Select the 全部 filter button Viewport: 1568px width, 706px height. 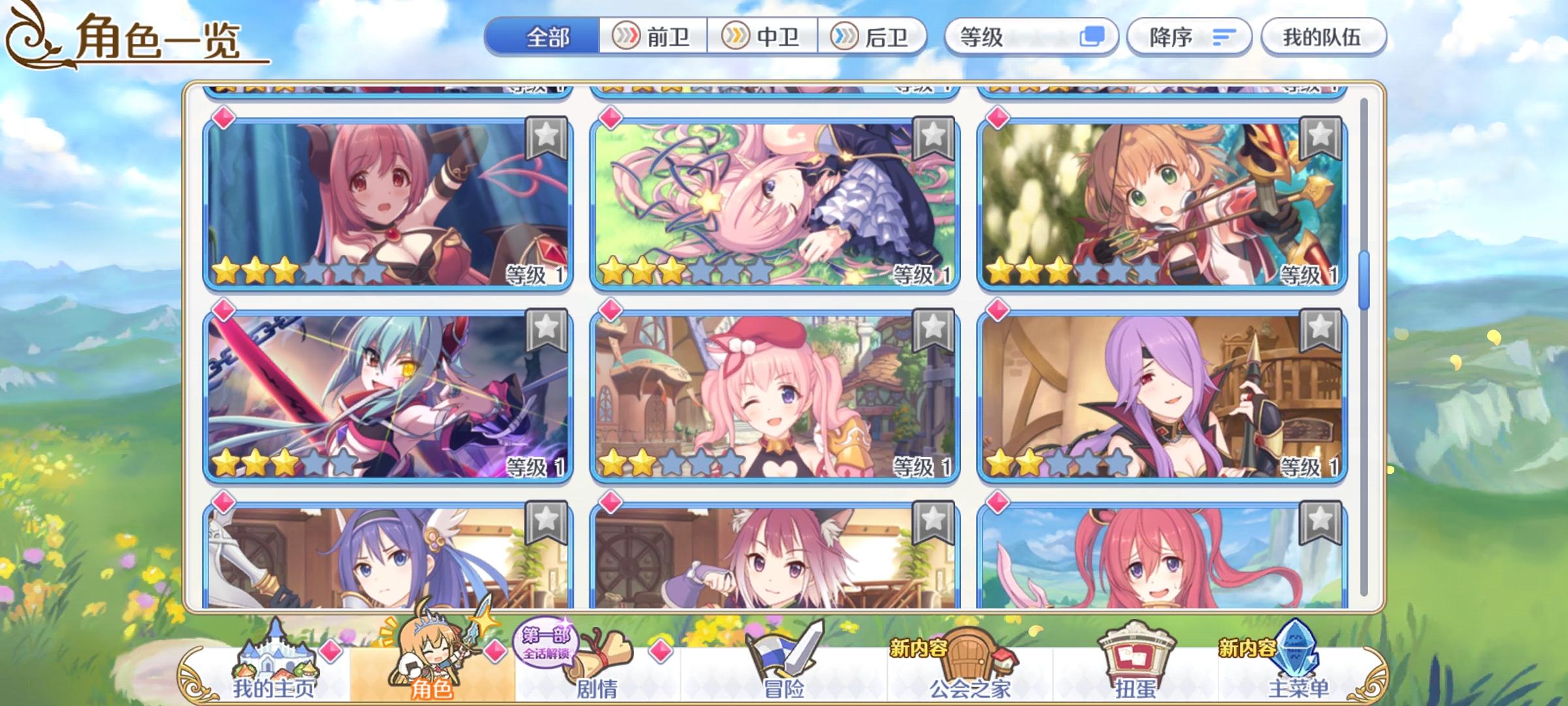coord(549,37)
